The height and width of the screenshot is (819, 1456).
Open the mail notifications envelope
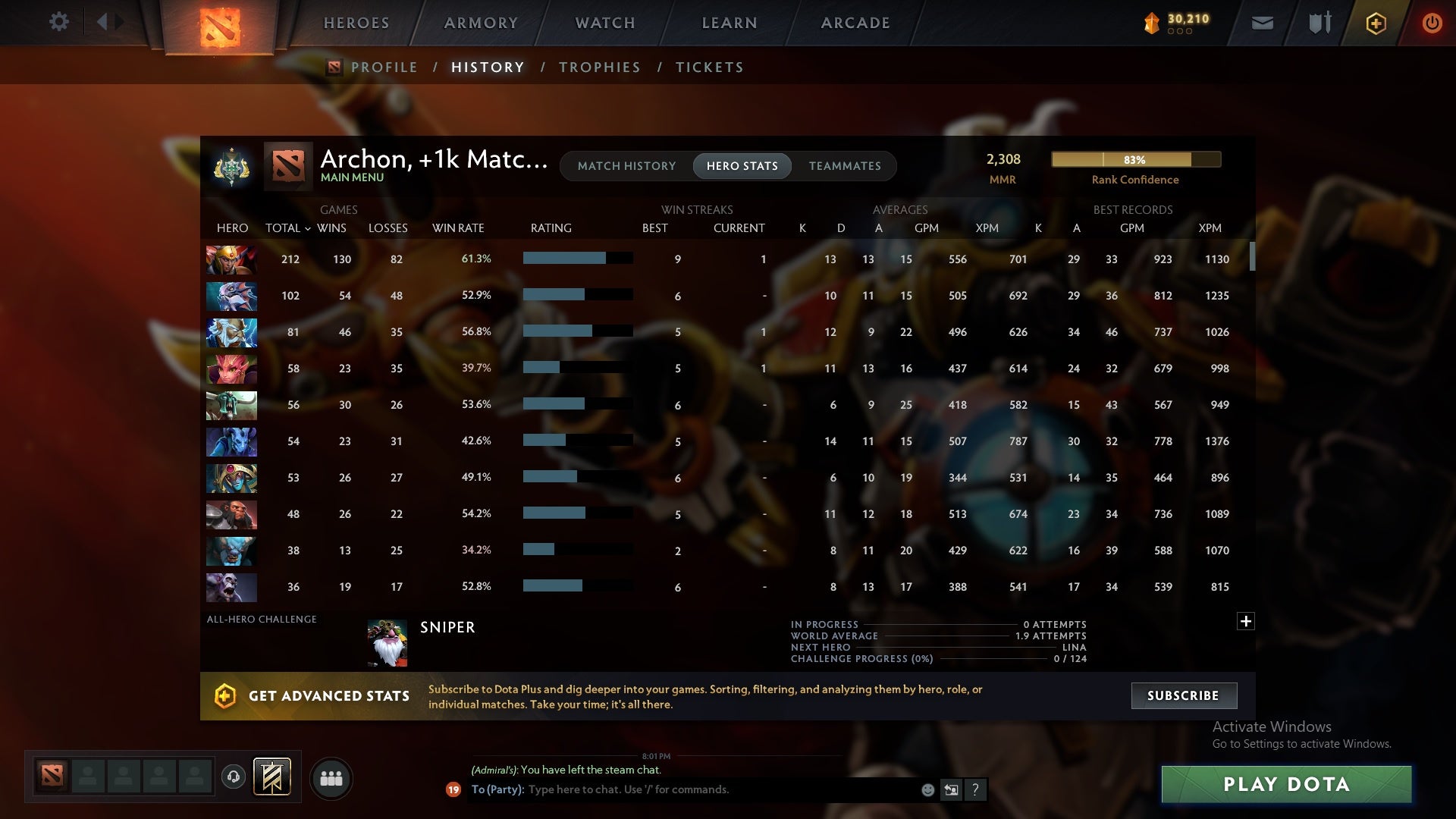(1261, 23)
